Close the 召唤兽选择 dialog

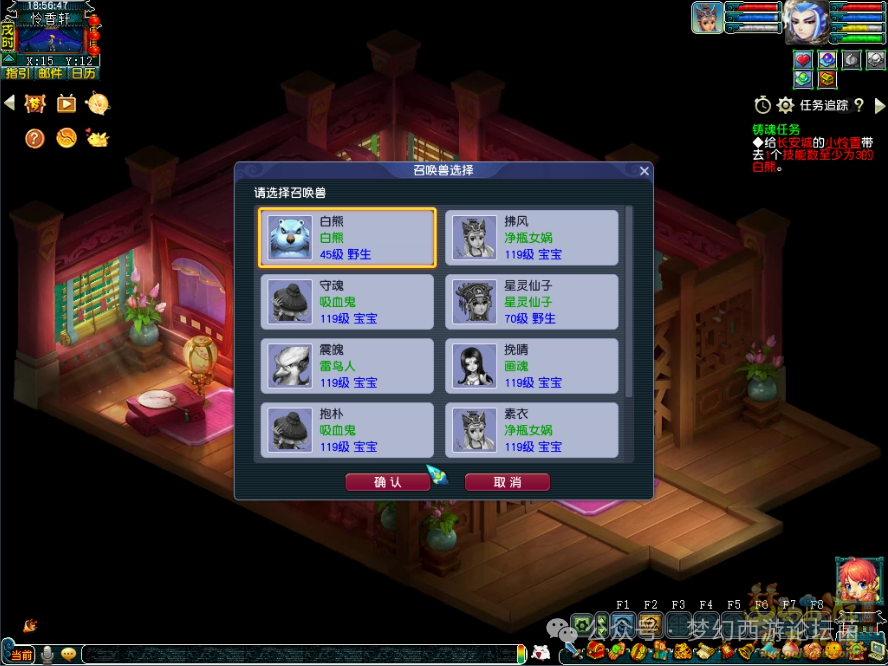tap(644, 171)
